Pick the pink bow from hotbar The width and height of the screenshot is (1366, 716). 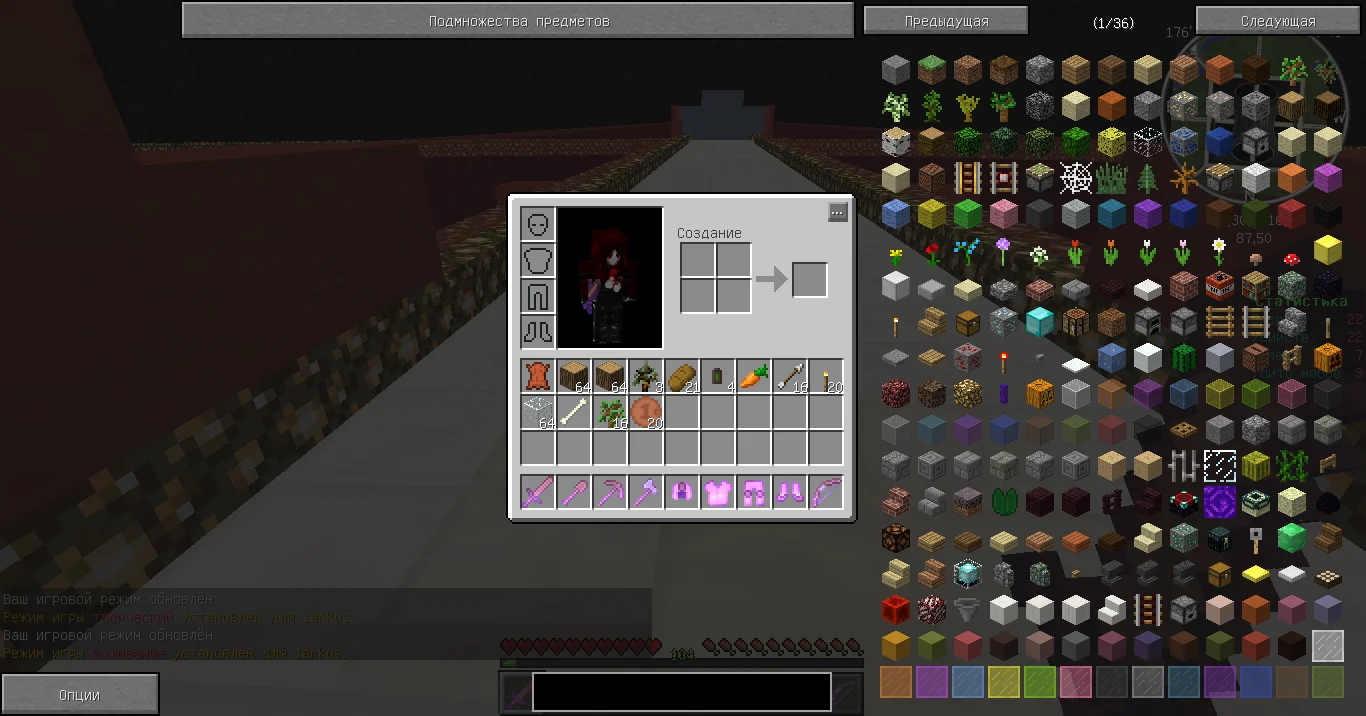click(x=826, y=492)
